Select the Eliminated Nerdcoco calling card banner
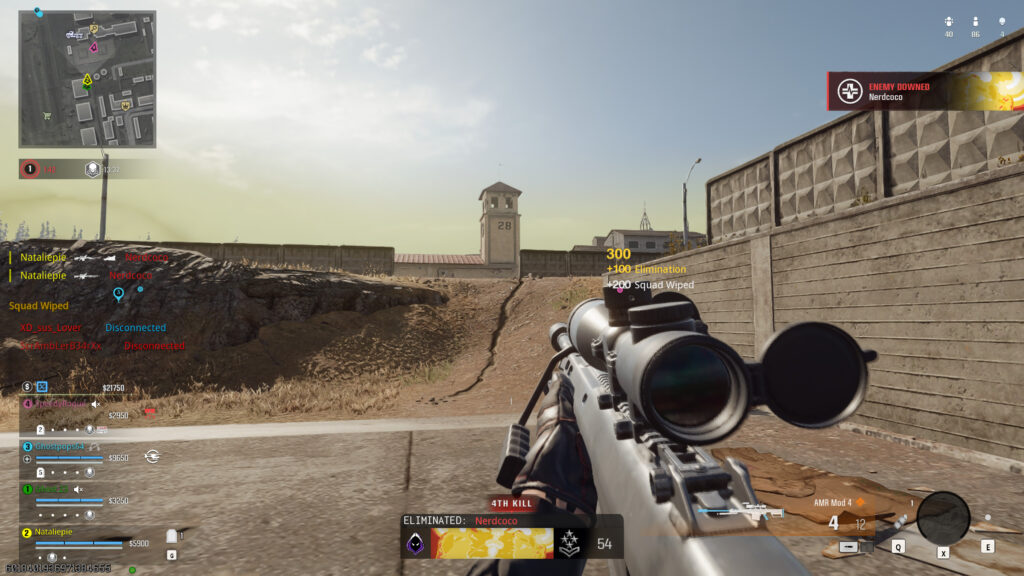Viewport: 1024px width, 576px height. coord(491,543)
